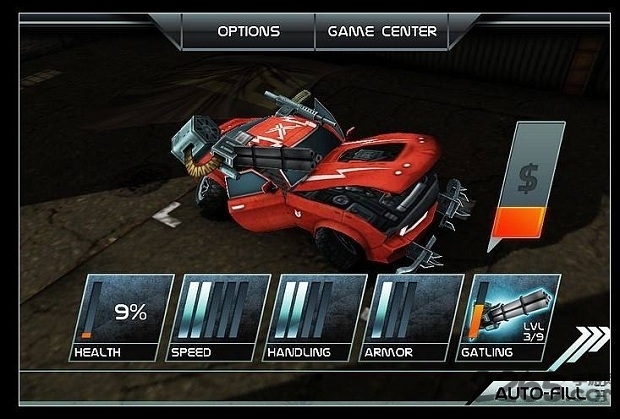Open Game Center
620x419 pixels.
point(382,31)
